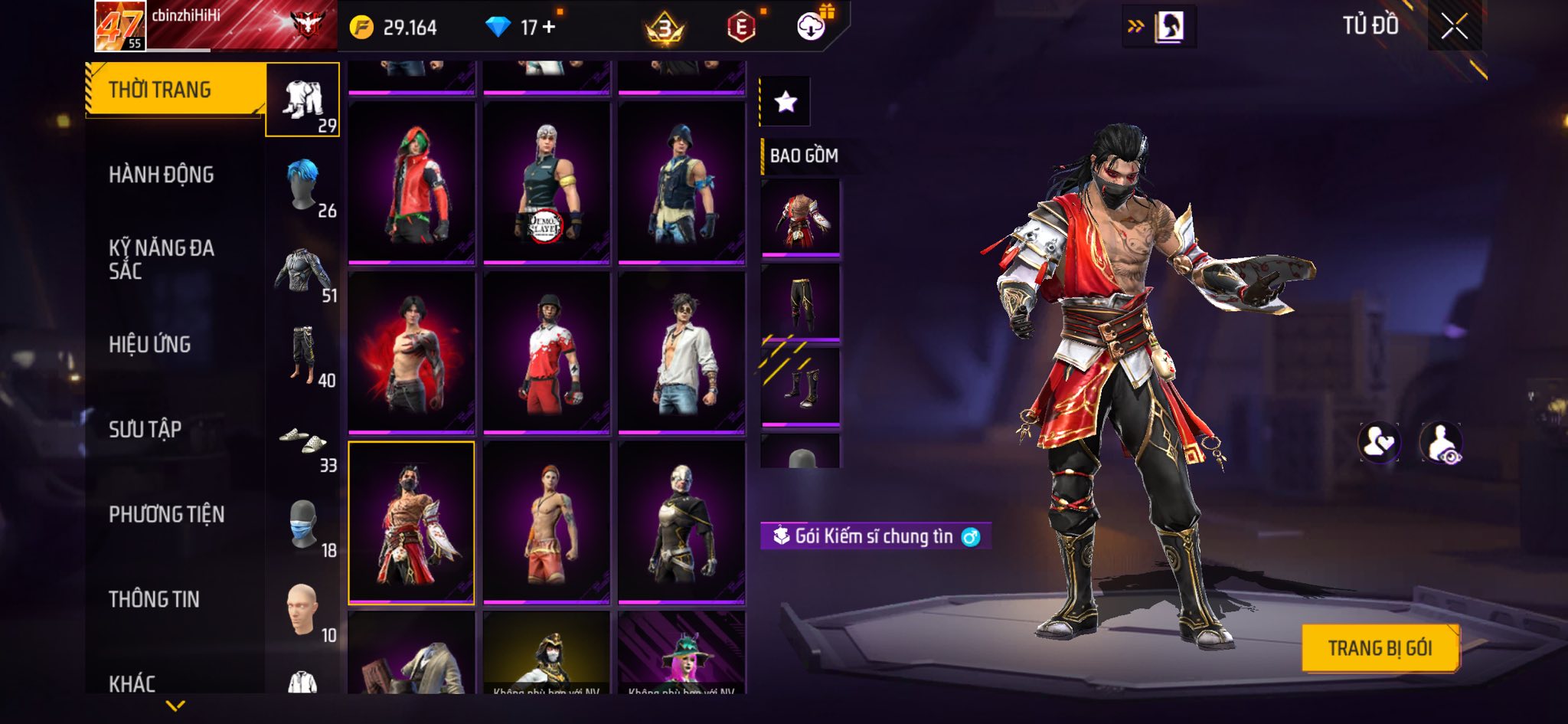Toggle the star favorite button

(786, 101)
